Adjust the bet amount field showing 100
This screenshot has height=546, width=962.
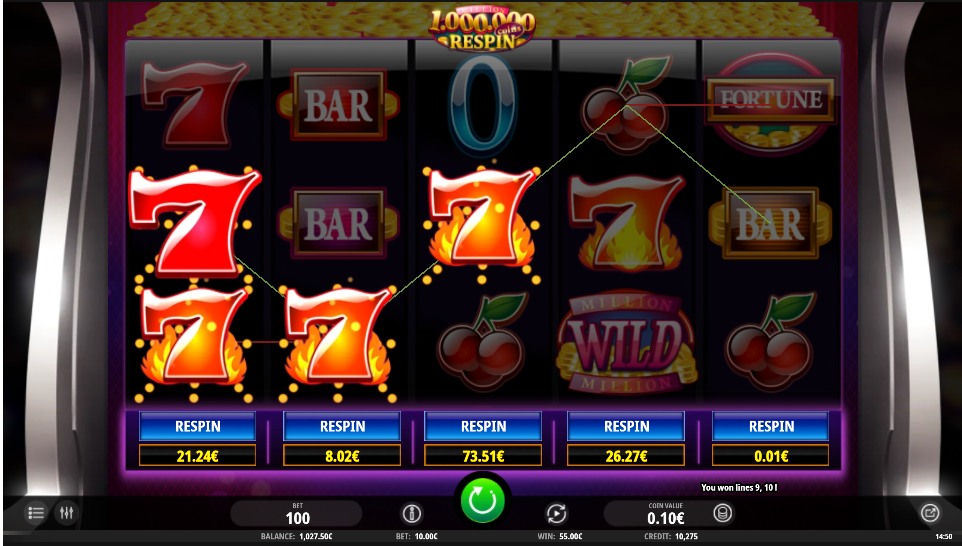(x=297, y=514)
